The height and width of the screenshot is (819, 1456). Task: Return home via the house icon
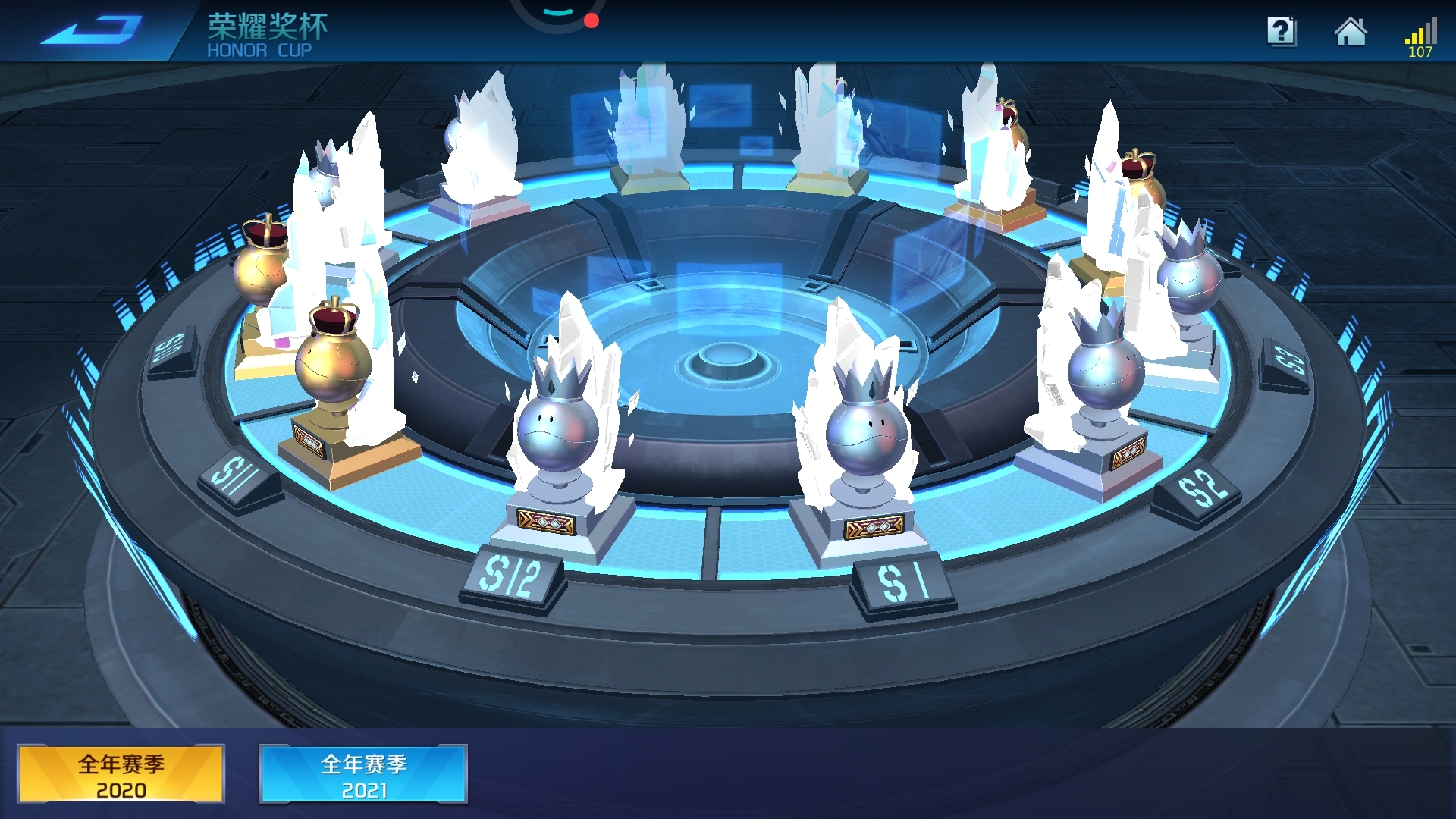click(1351, 32)
